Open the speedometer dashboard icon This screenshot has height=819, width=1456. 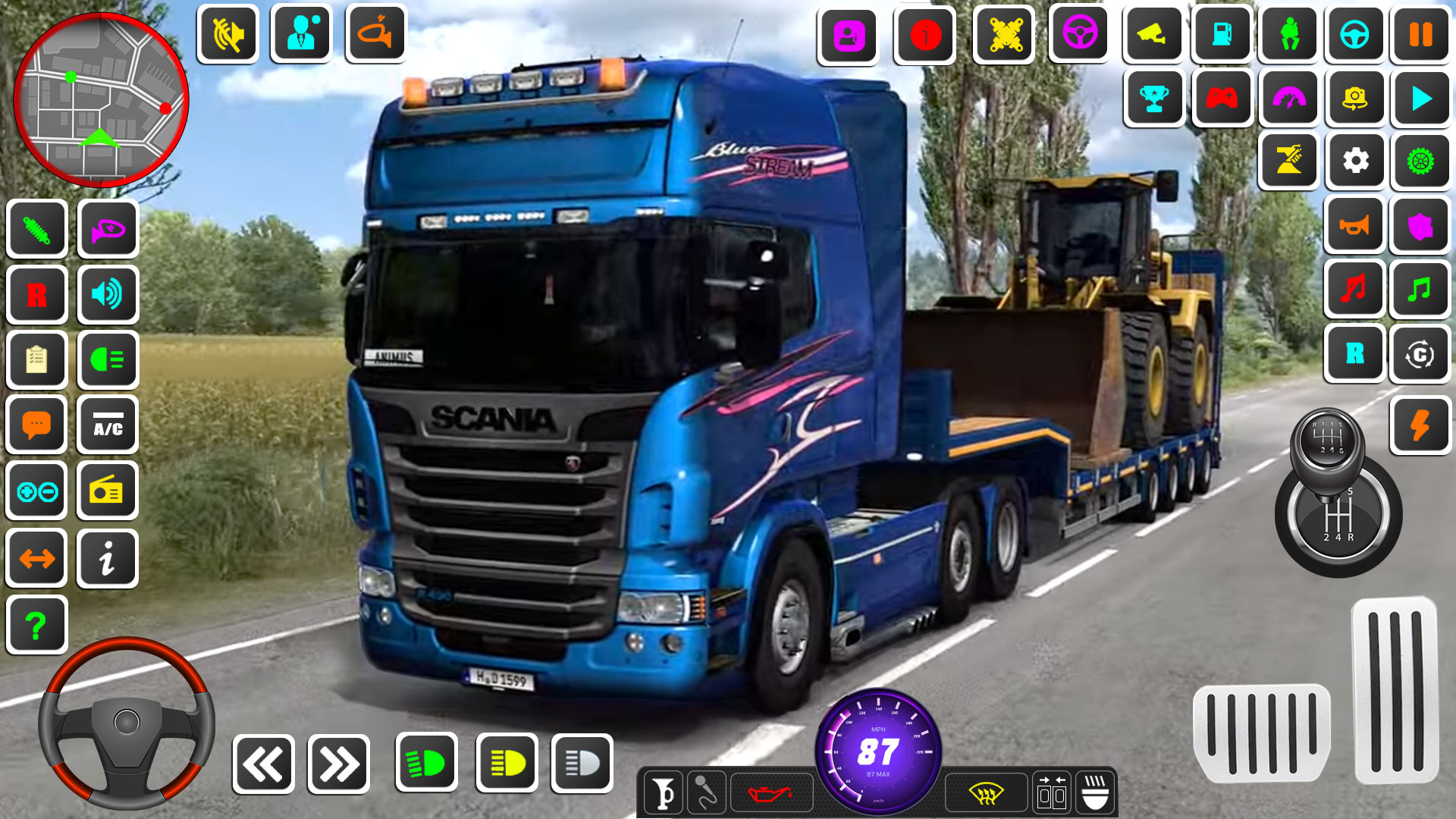(1288, 99)
